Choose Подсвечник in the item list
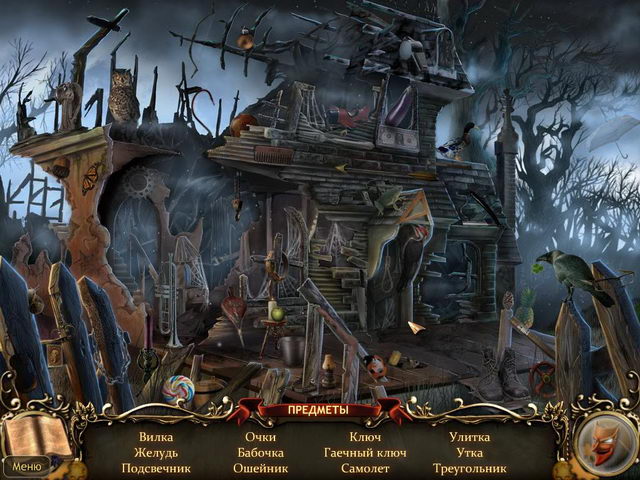 click(156, 468)
